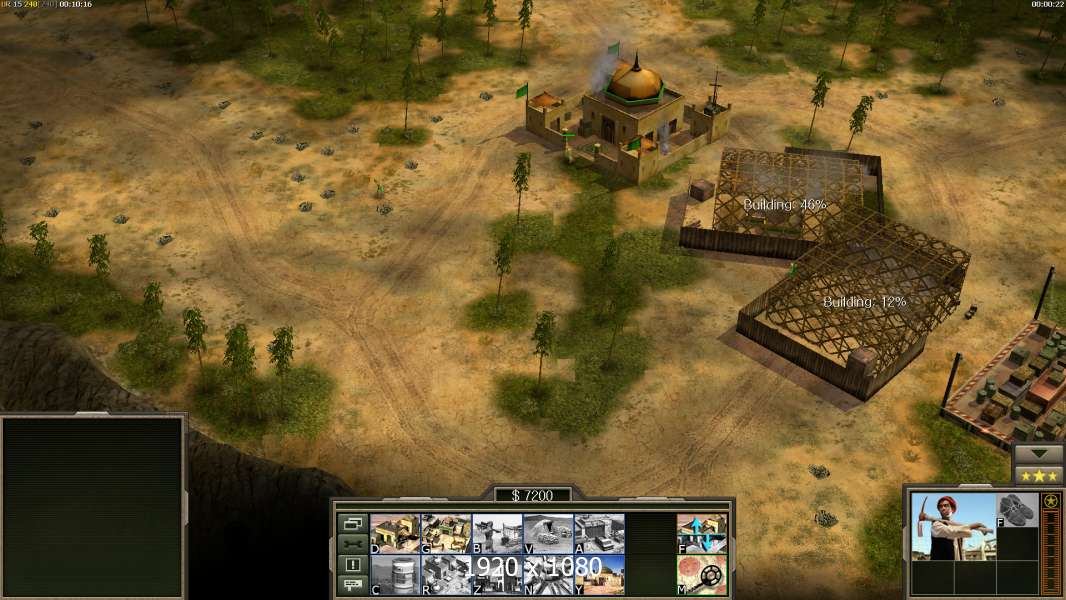
Task: Toggle the blue-arrows building icon labeled F
Action: [x=702, y=533]
